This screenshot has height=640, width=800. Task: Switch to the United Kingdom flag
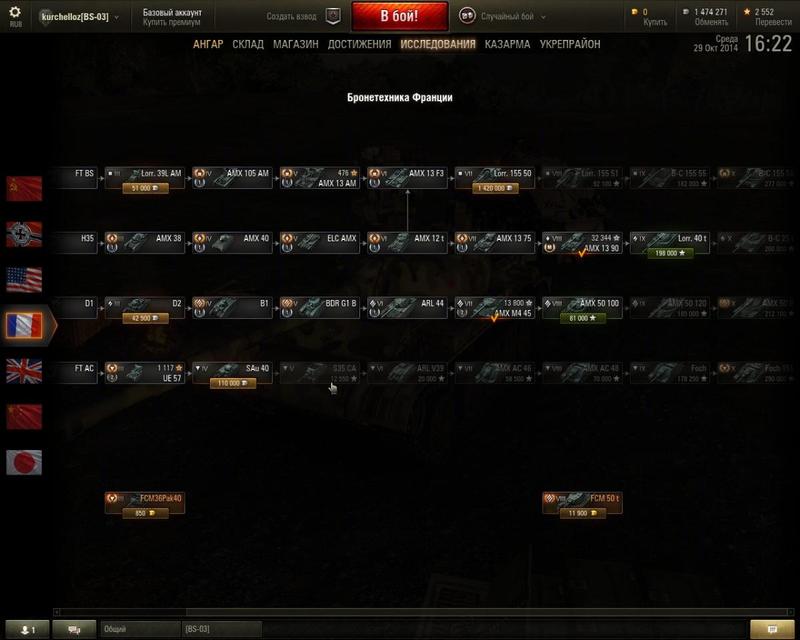[x=24, y=371]
